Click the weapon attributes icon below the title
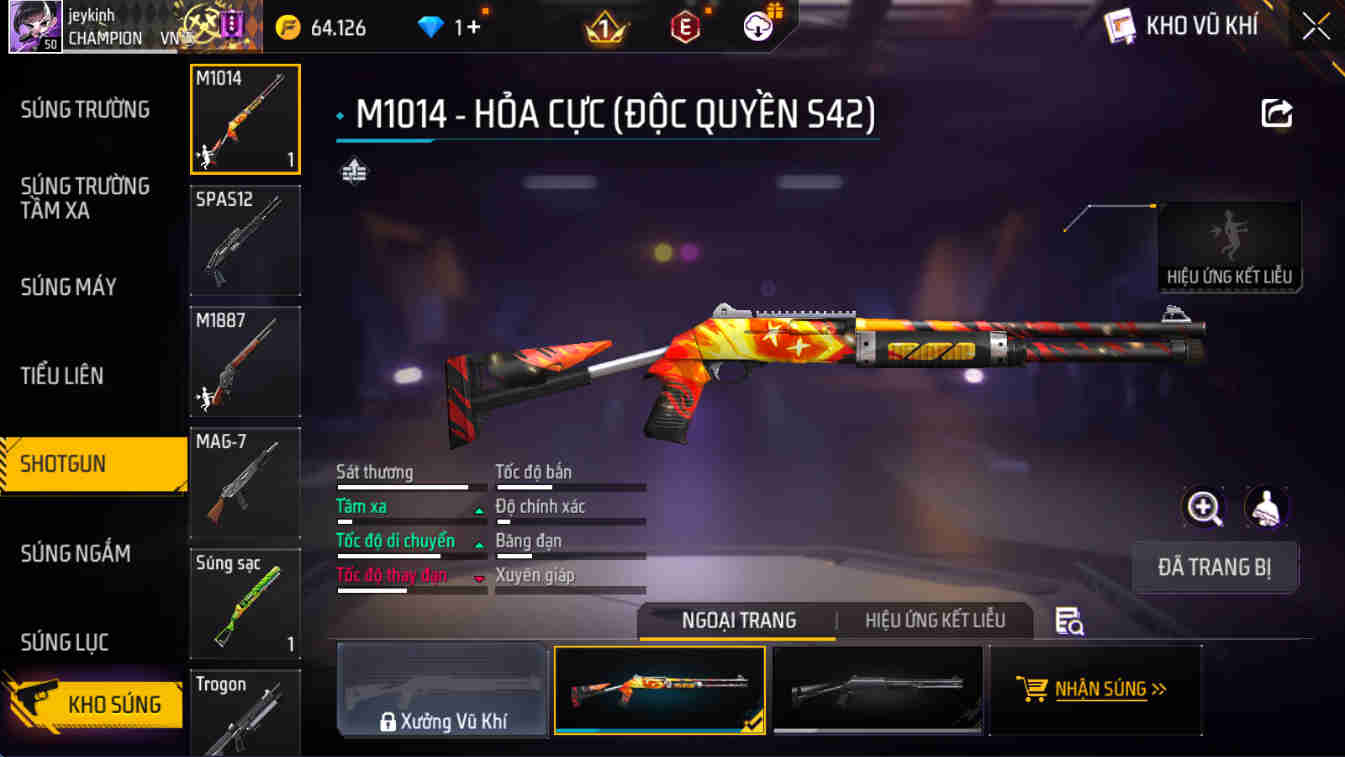1345x757 pixels. click(352, 170)
